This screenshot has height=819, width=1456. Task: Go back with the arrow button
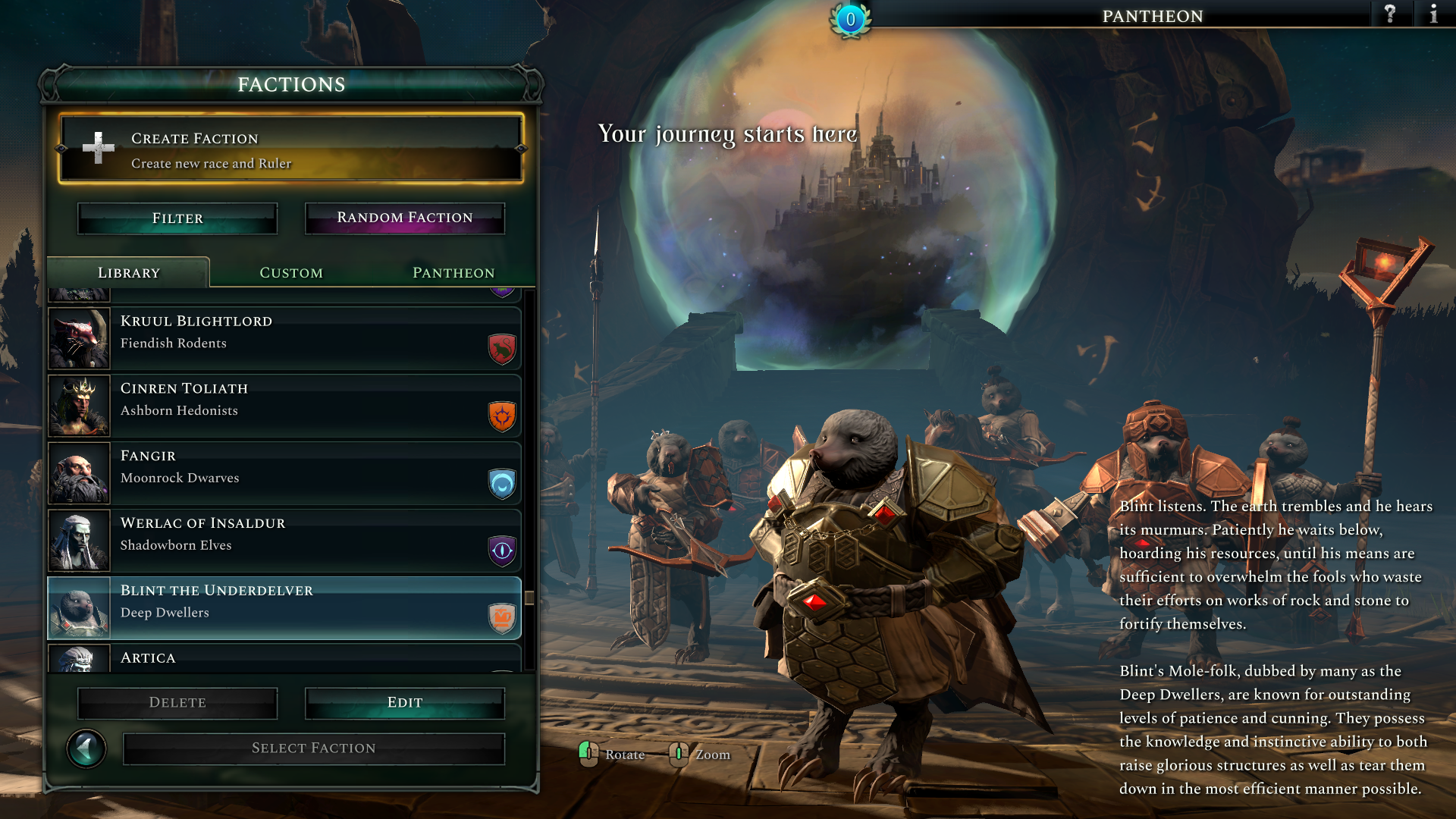[x=86, y=749]
